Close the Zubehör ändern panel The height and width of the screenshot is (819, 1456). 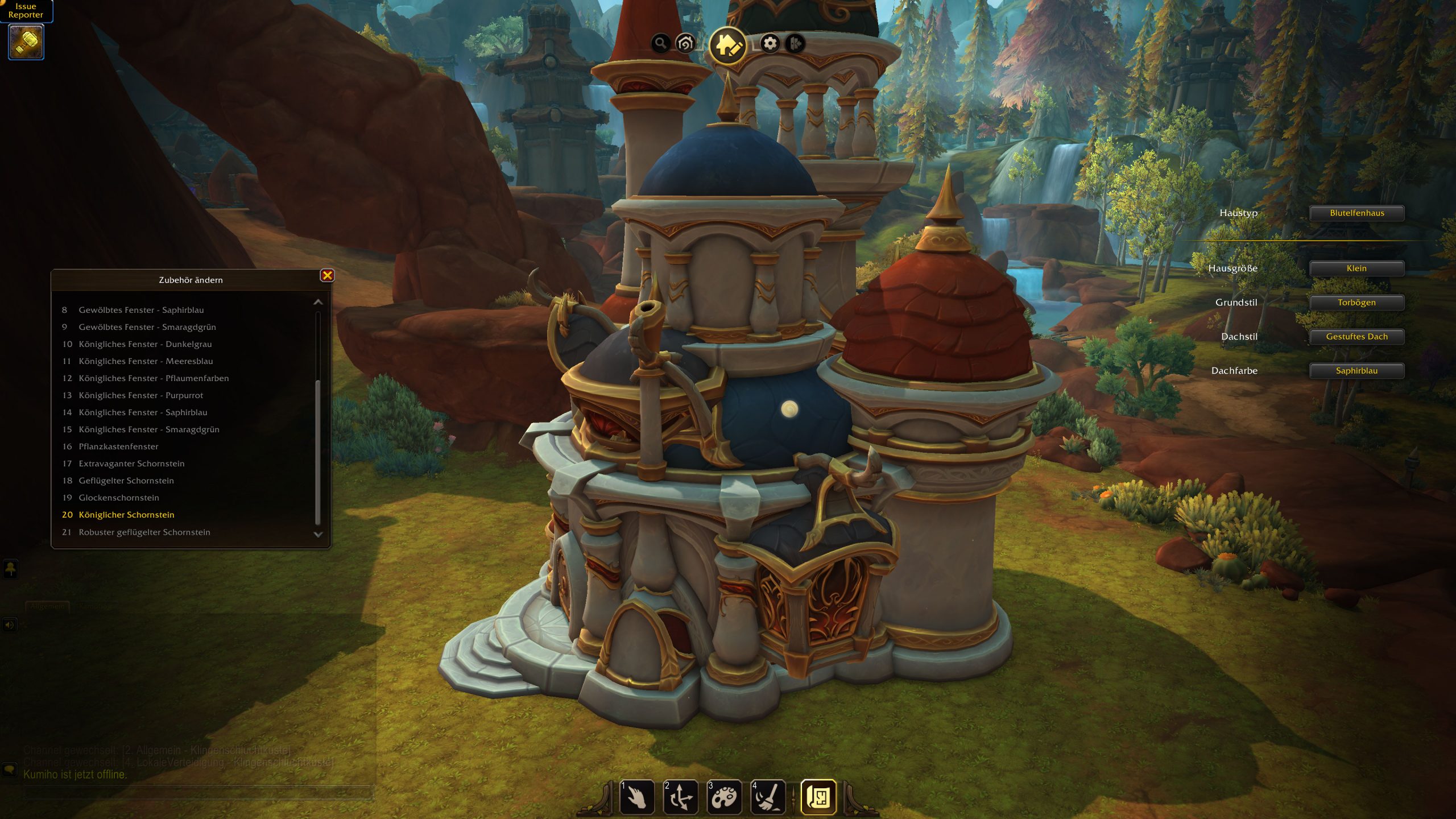(327, 276)
